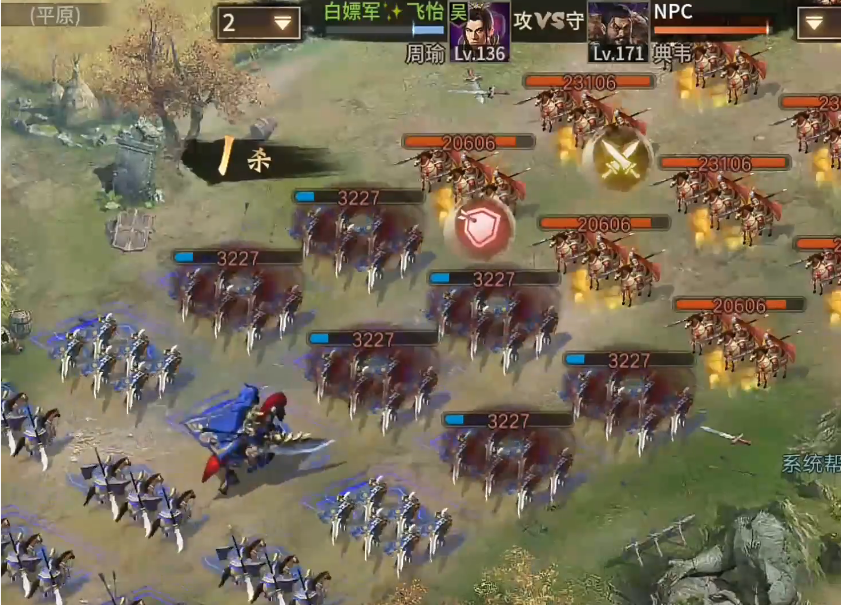Select attacker general 周瑜's portrait
841x605 pixels.
479,30
